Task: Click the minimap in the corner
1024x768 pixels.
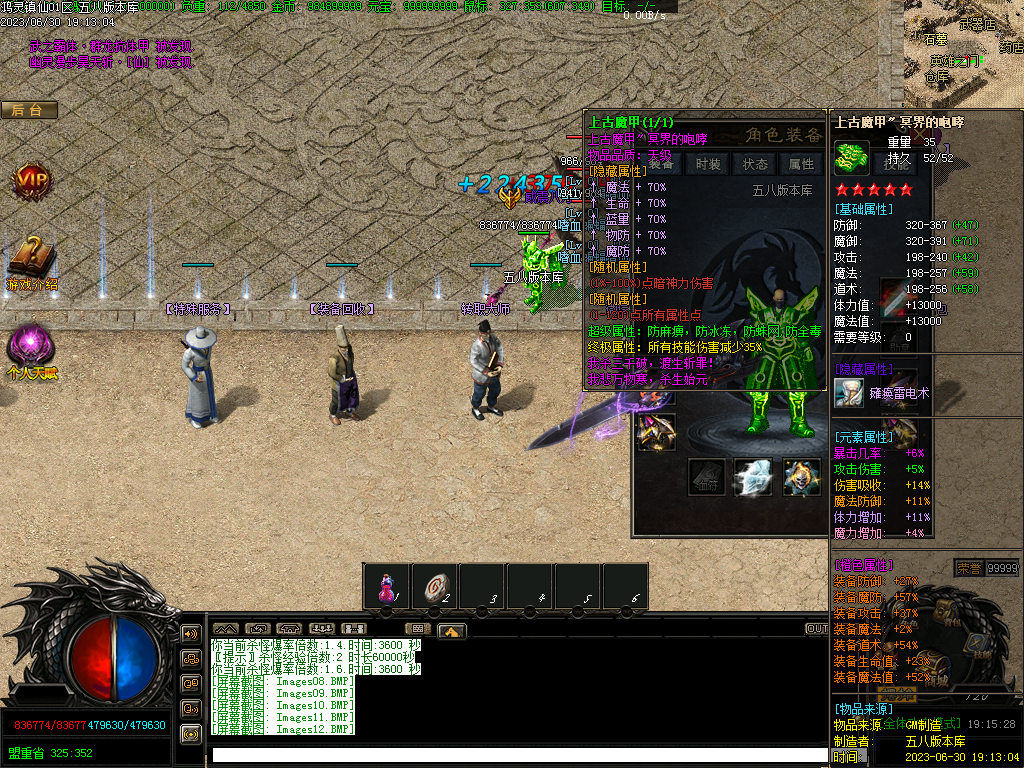Action: 965,48
